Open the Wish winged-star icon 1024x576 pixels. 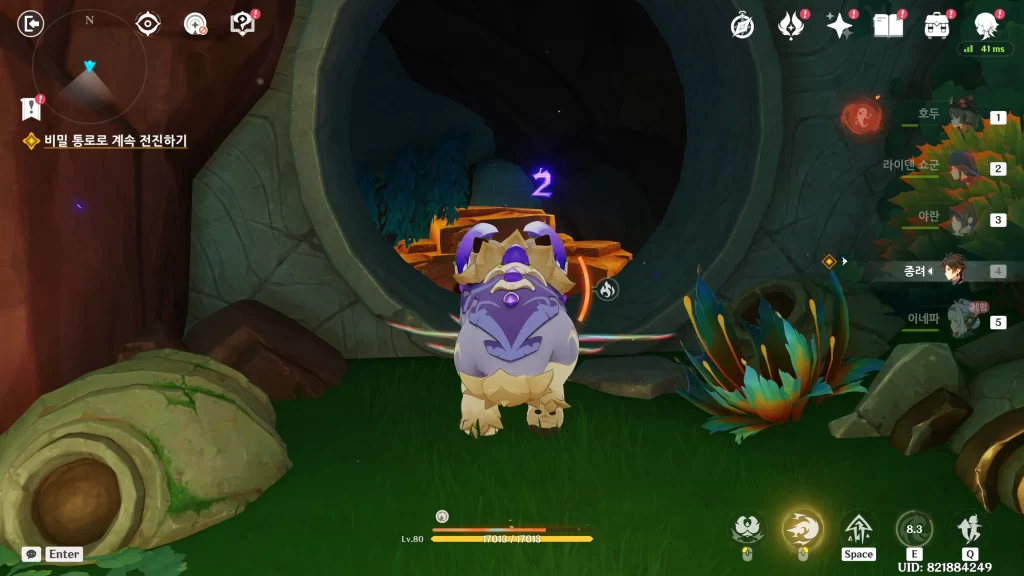791,26
